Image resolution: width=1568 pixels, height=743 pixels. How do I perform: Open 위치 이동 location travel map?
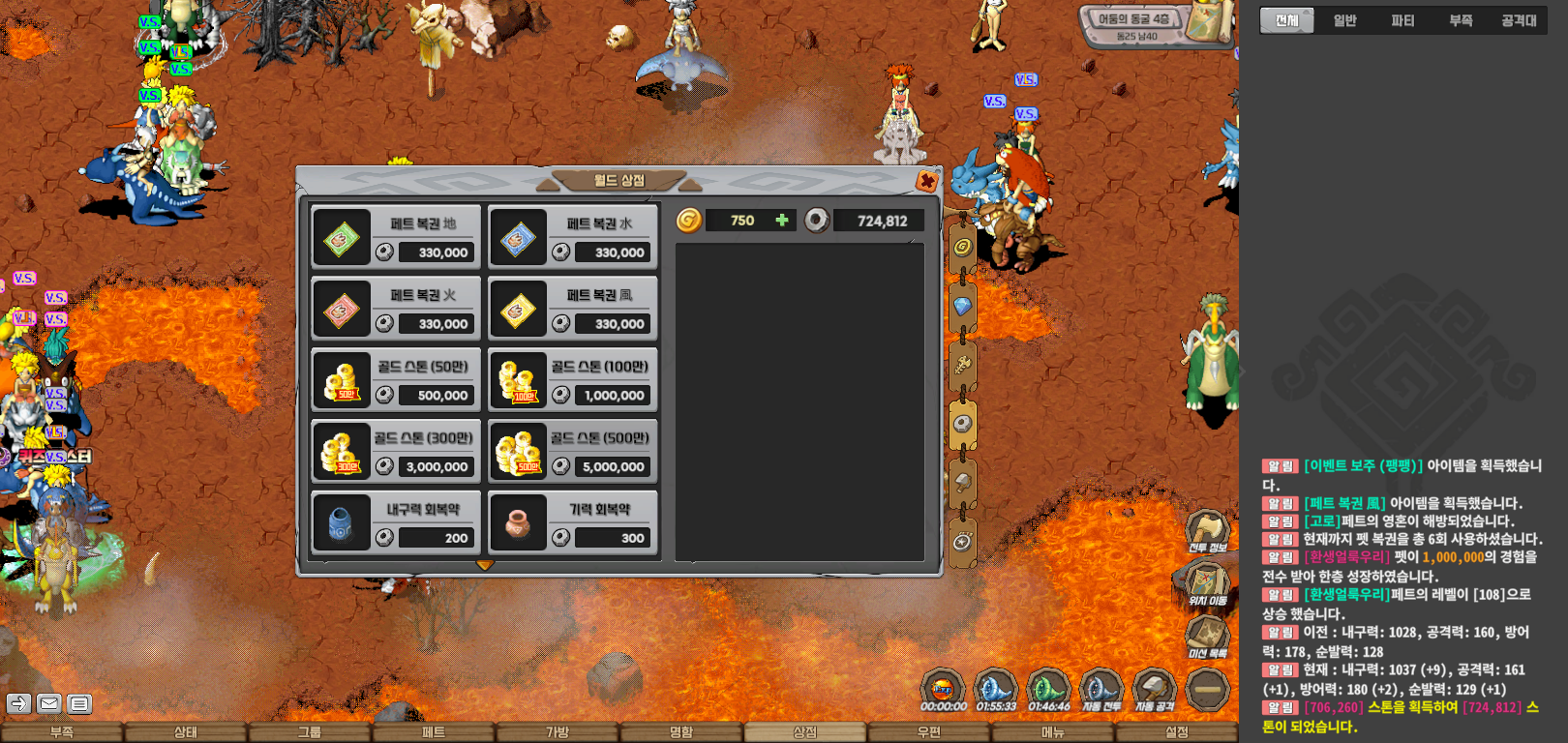coord(1207,584)
